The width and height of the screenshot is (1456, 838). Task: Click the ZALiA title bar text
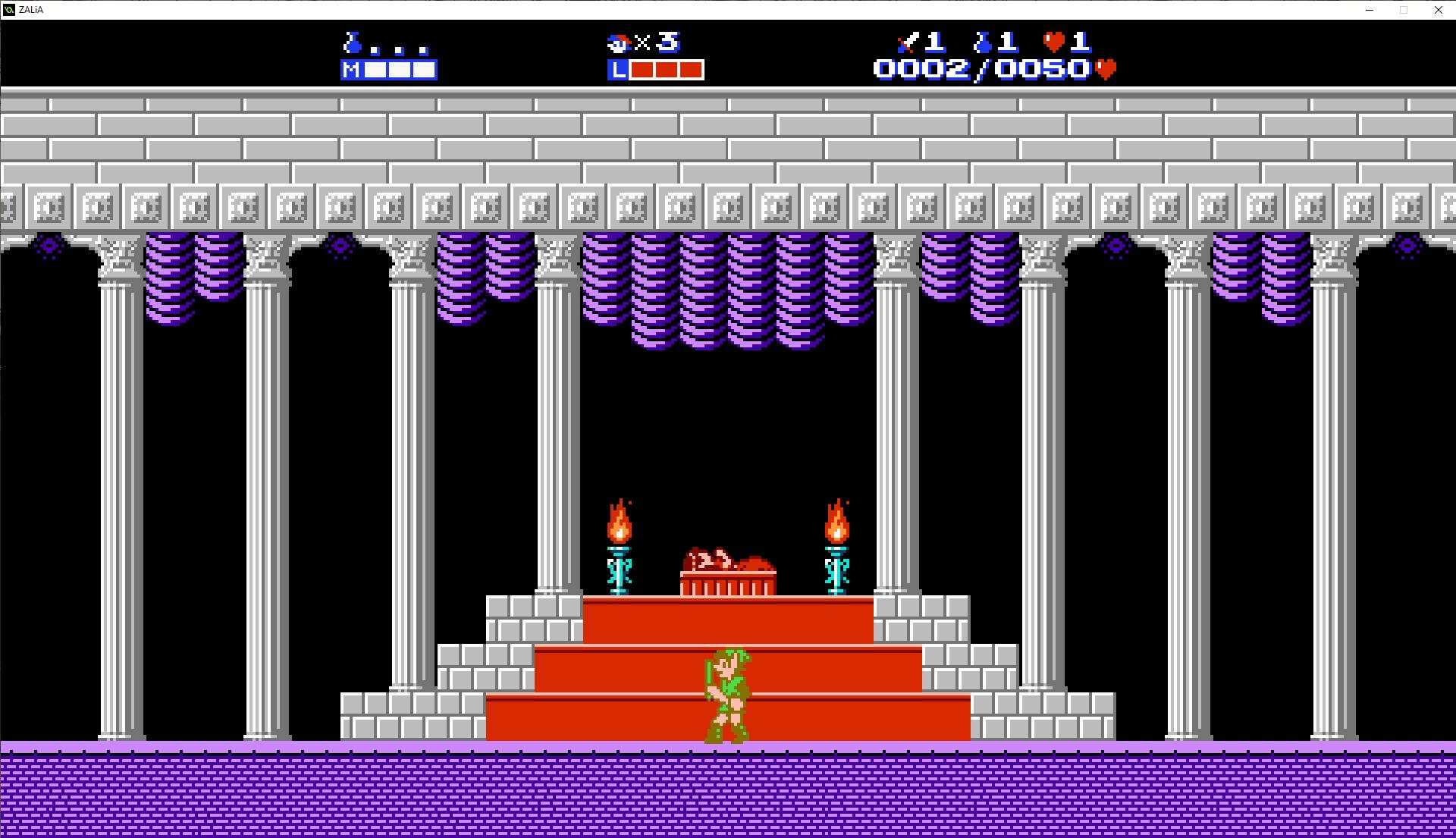coord(30,10)
